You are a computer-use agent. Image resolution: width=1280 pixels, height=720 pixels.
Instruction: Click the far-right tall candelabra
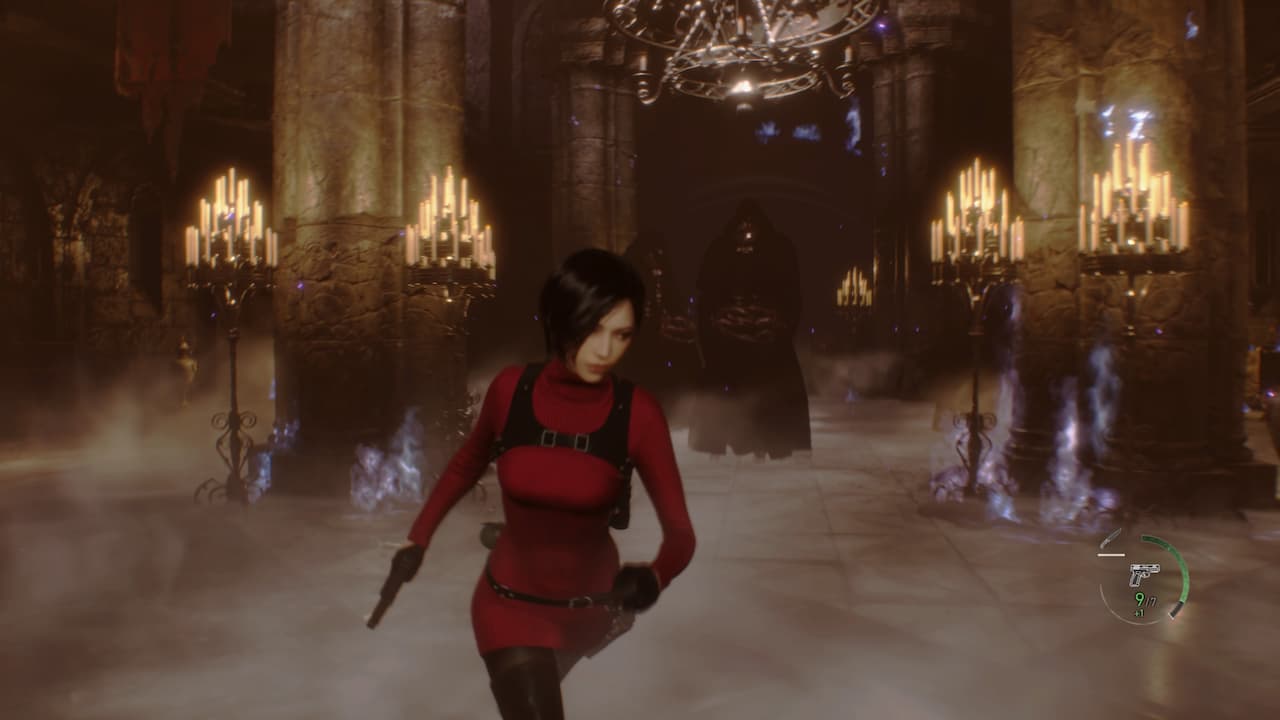tap(1130, 210)
